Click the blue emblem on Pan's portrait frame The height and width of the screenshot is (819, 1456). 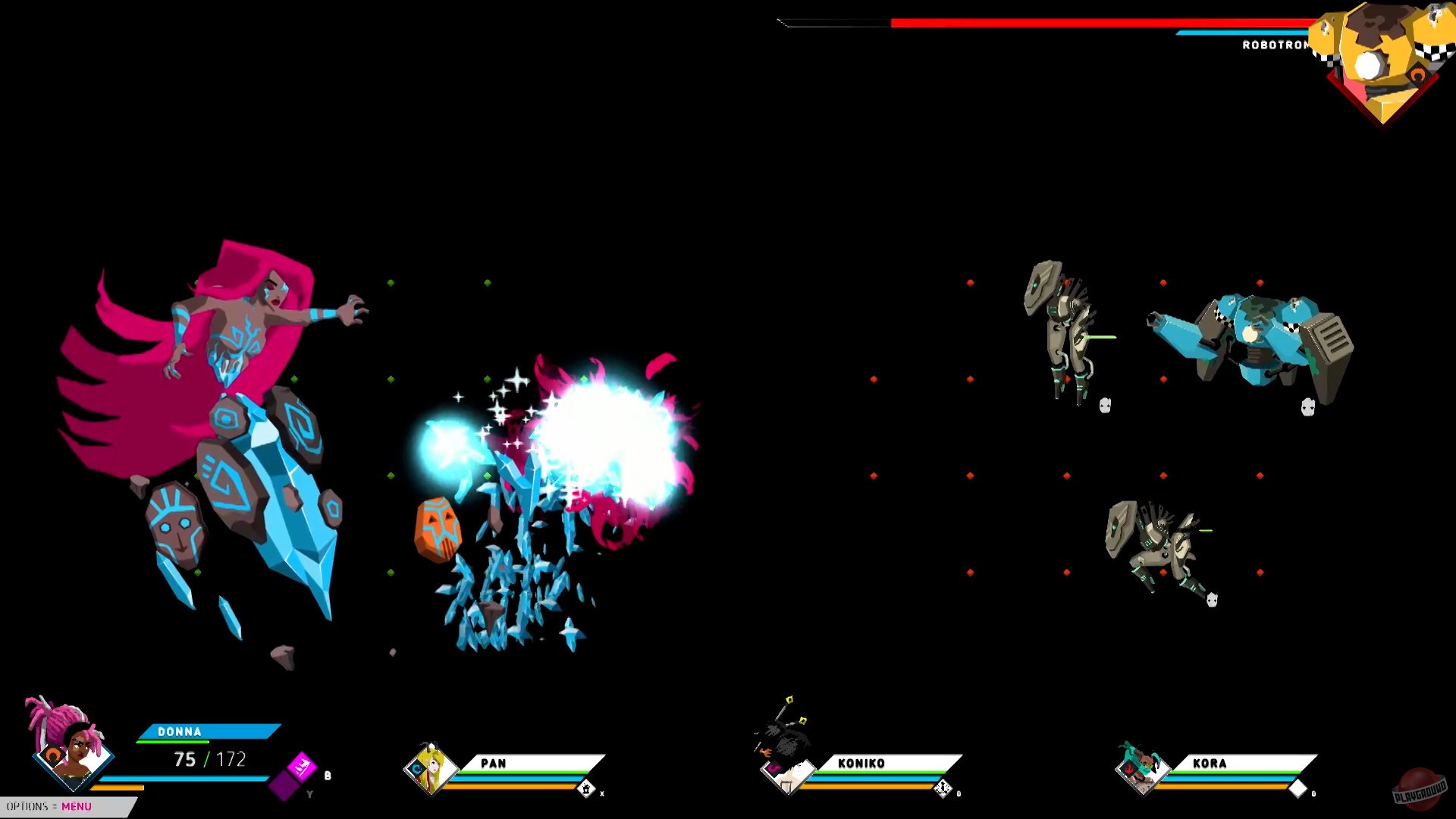coord(417,767)
